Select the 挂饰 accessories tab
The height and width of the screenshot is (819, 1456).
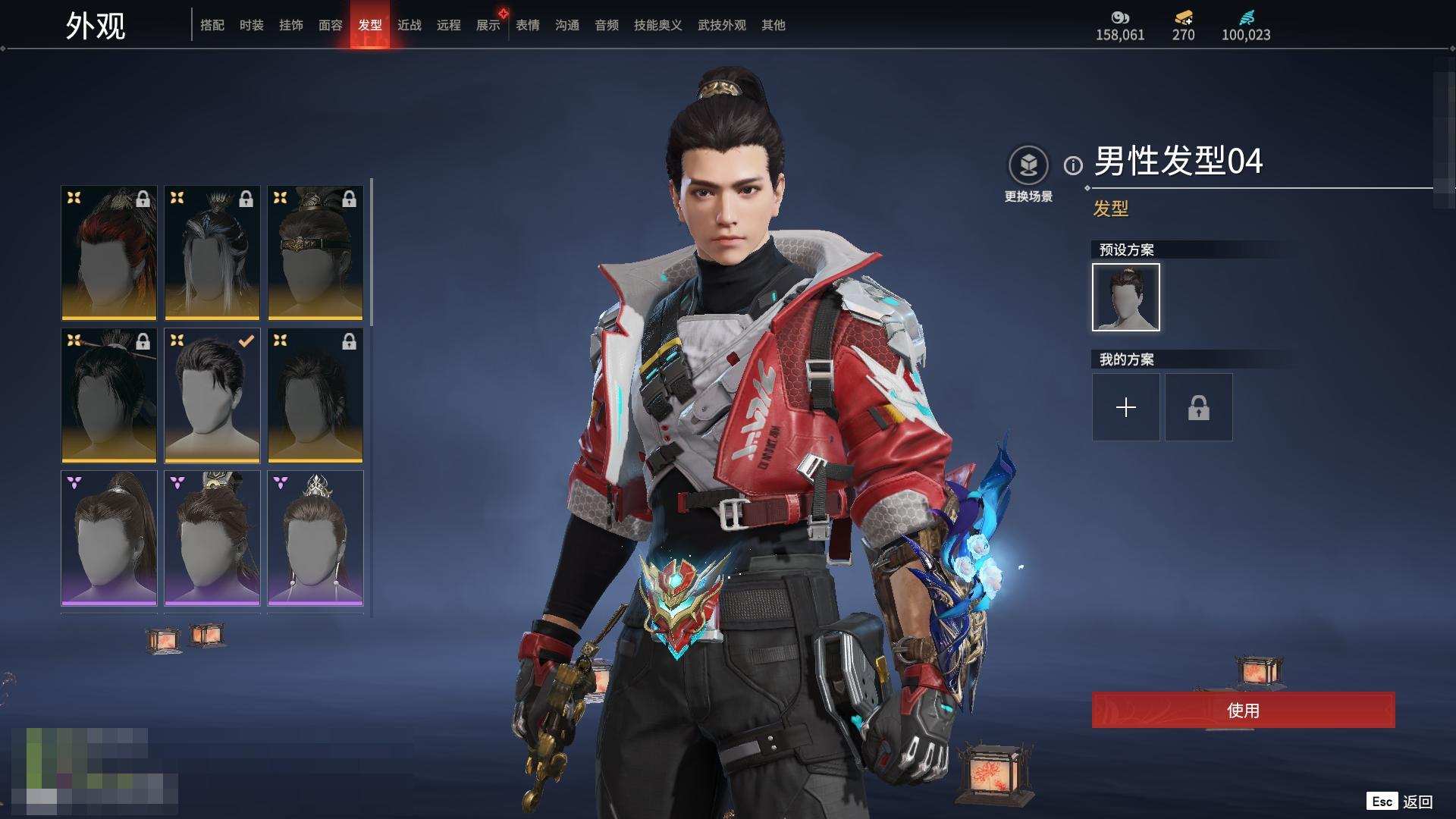290,25
